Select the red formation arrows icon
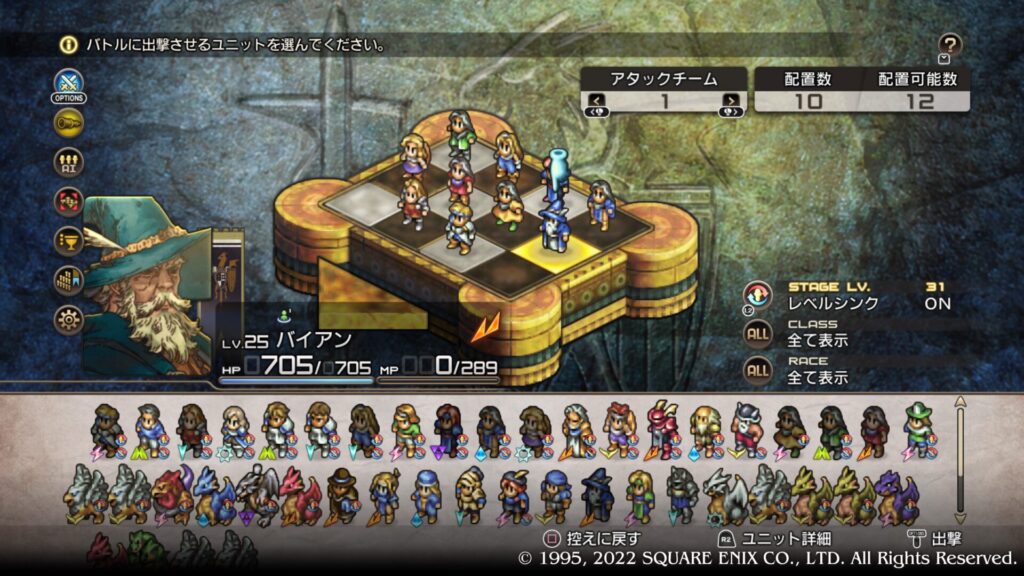The height and width of the screenshot is (576, 1024). 68,201
